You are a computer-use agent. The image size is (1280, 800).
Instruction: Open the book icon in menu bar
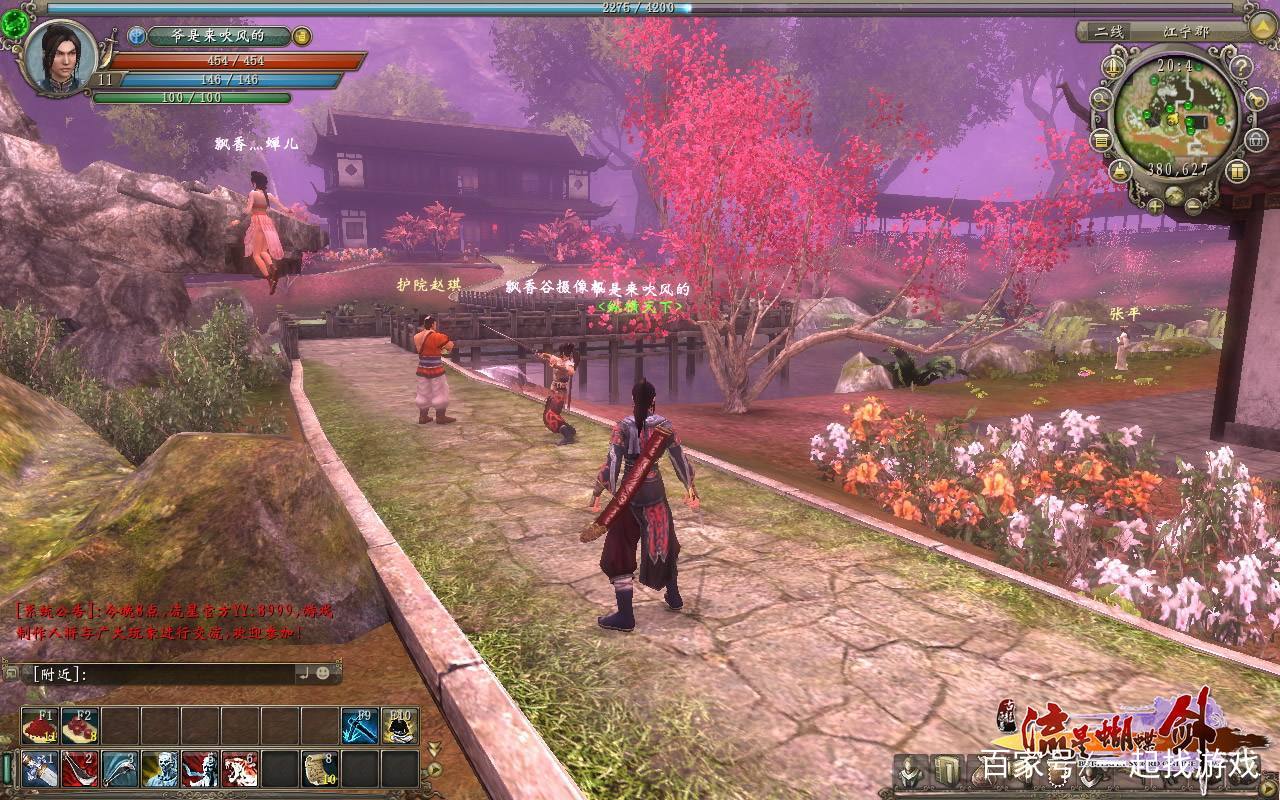point(946,771)
